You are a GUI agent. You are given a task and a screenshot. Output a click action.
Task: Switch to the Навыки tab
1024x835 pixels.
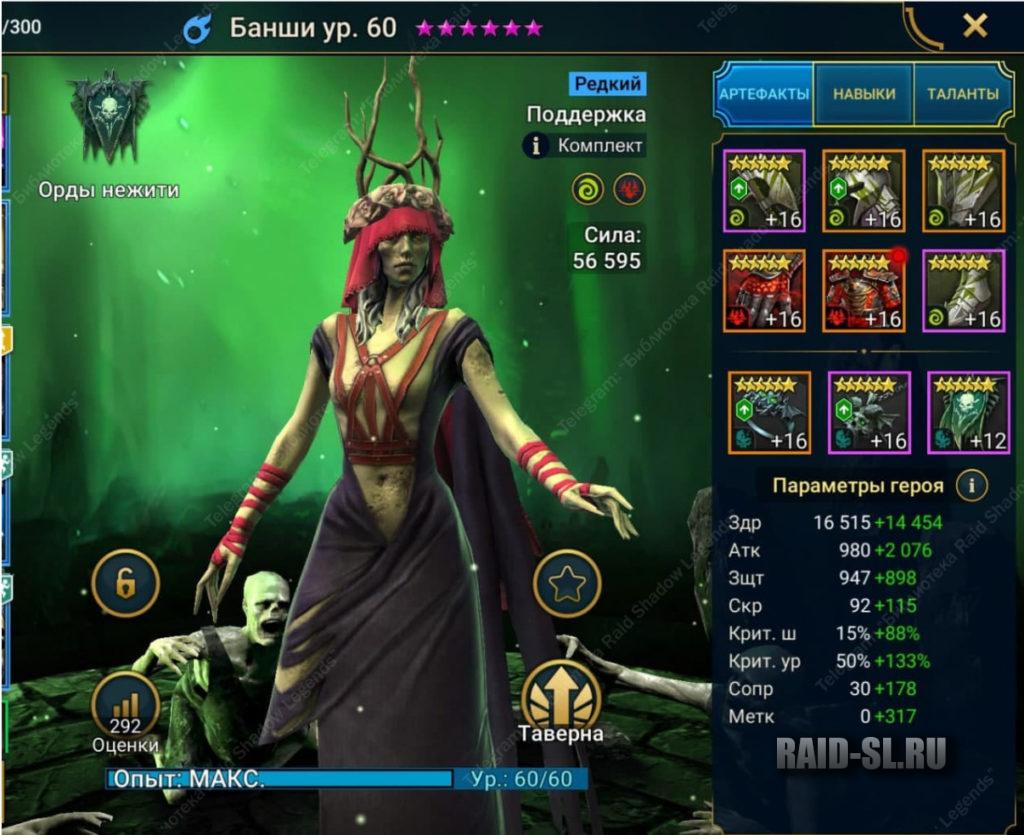tap(863, 94)
